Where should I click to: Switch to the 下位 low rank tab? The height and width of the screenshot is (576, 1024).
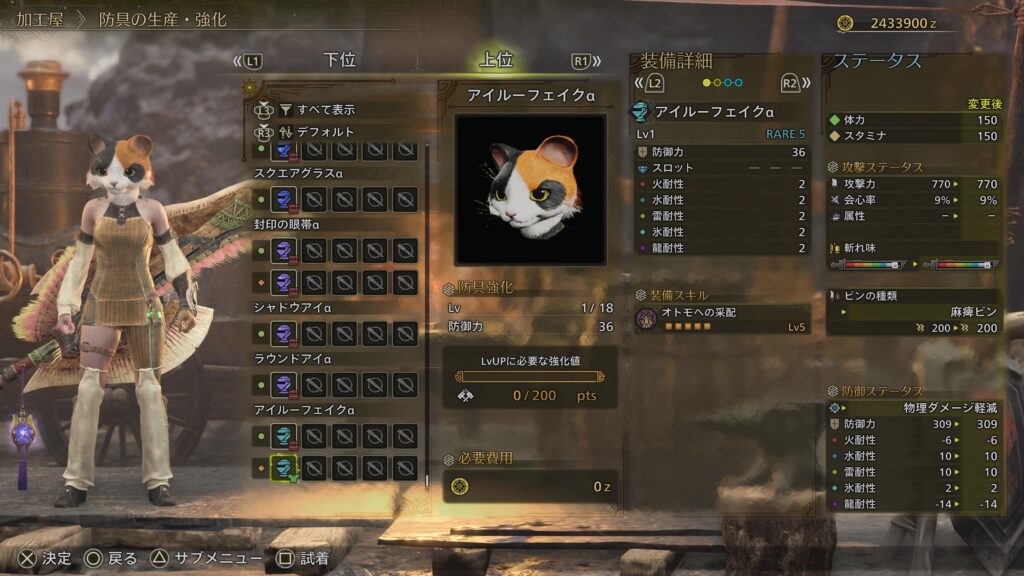[340, 60]
